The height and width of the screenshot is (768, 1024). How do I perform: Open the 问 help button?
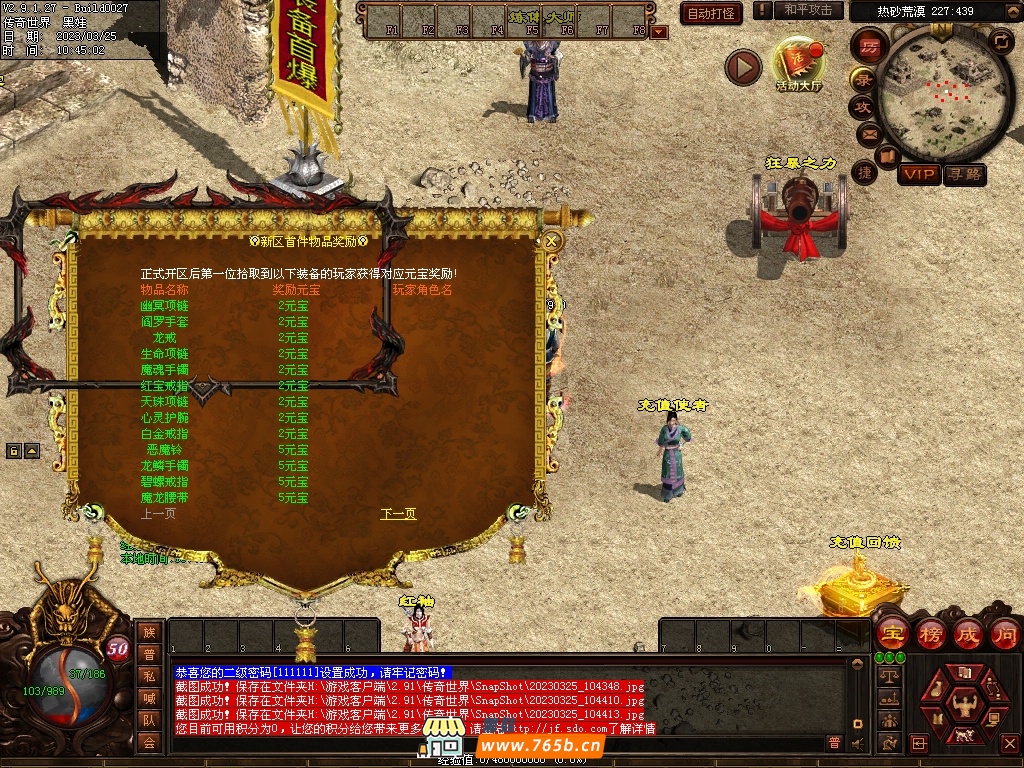[1004, 633]
